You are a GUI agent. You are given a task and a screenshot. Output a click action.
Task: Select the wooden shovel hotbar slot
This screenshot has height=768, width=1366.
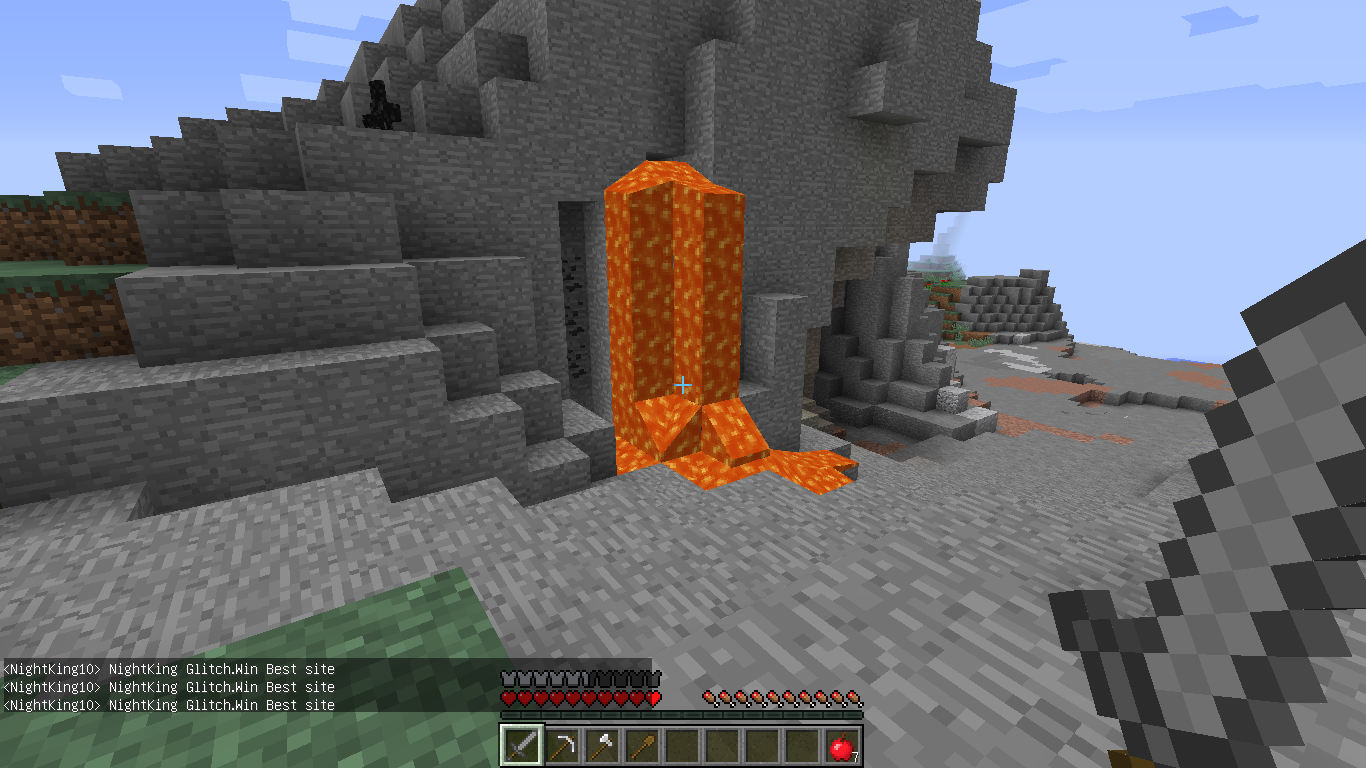tap(642, 745)
